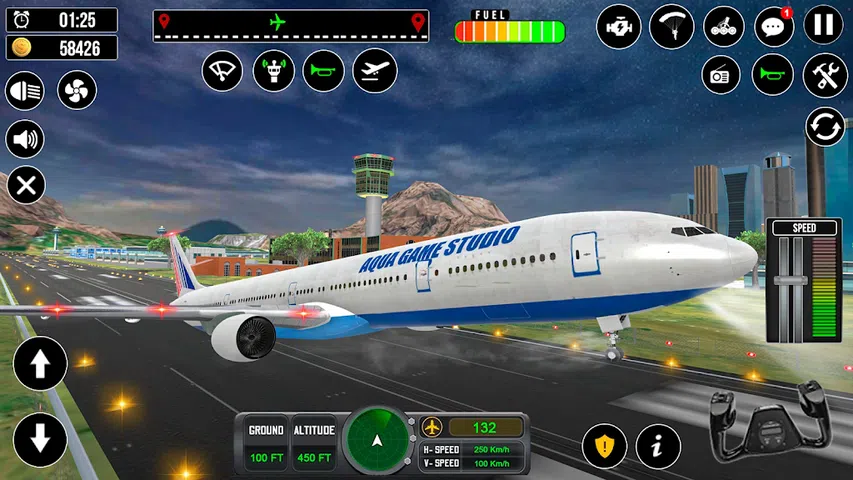Turn on the radio icon
This screenshot has width=853, height=480.
point(720,75)
